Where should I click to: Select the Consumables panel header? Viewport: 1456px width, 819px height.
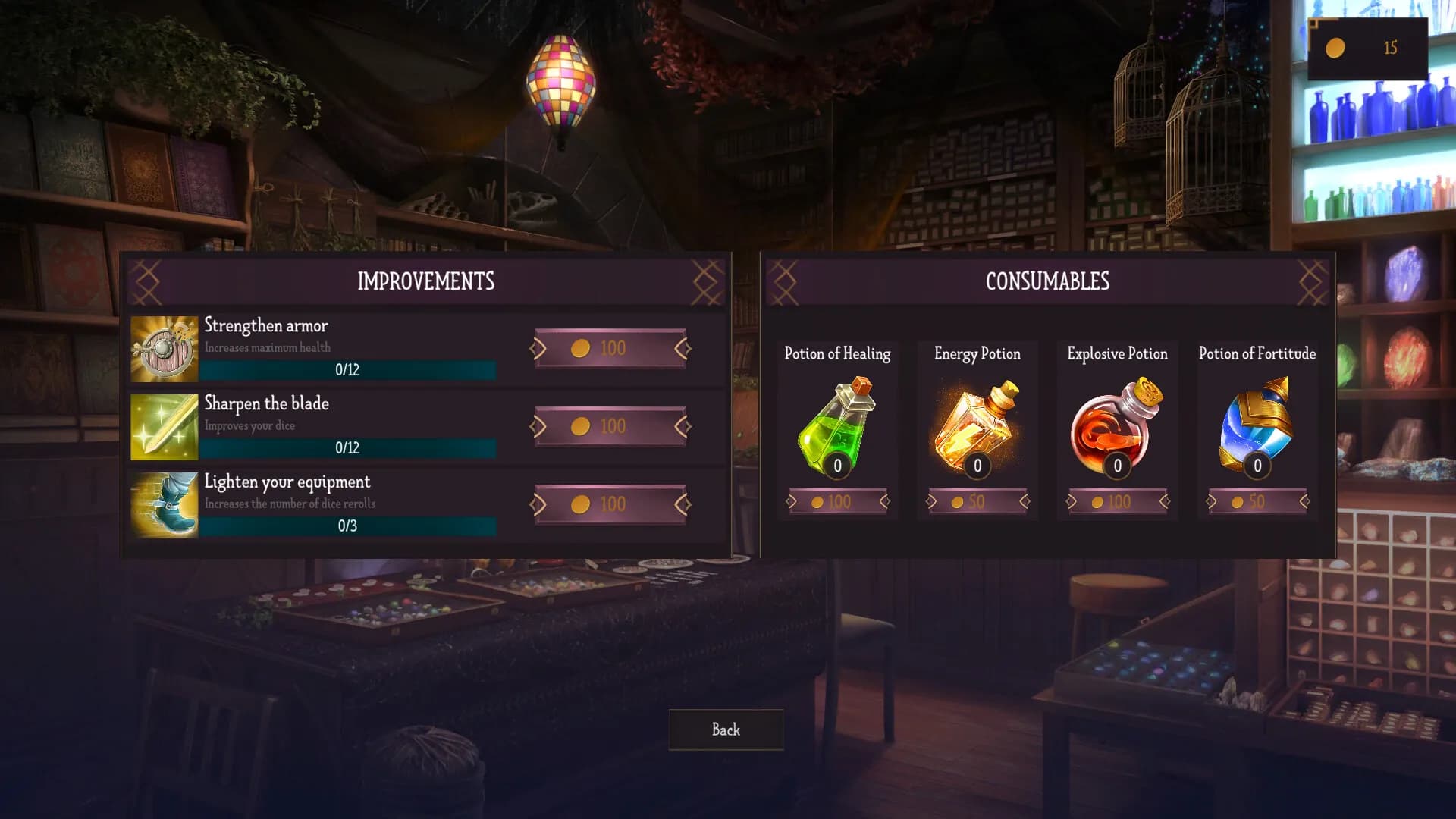coord(1047,281)
